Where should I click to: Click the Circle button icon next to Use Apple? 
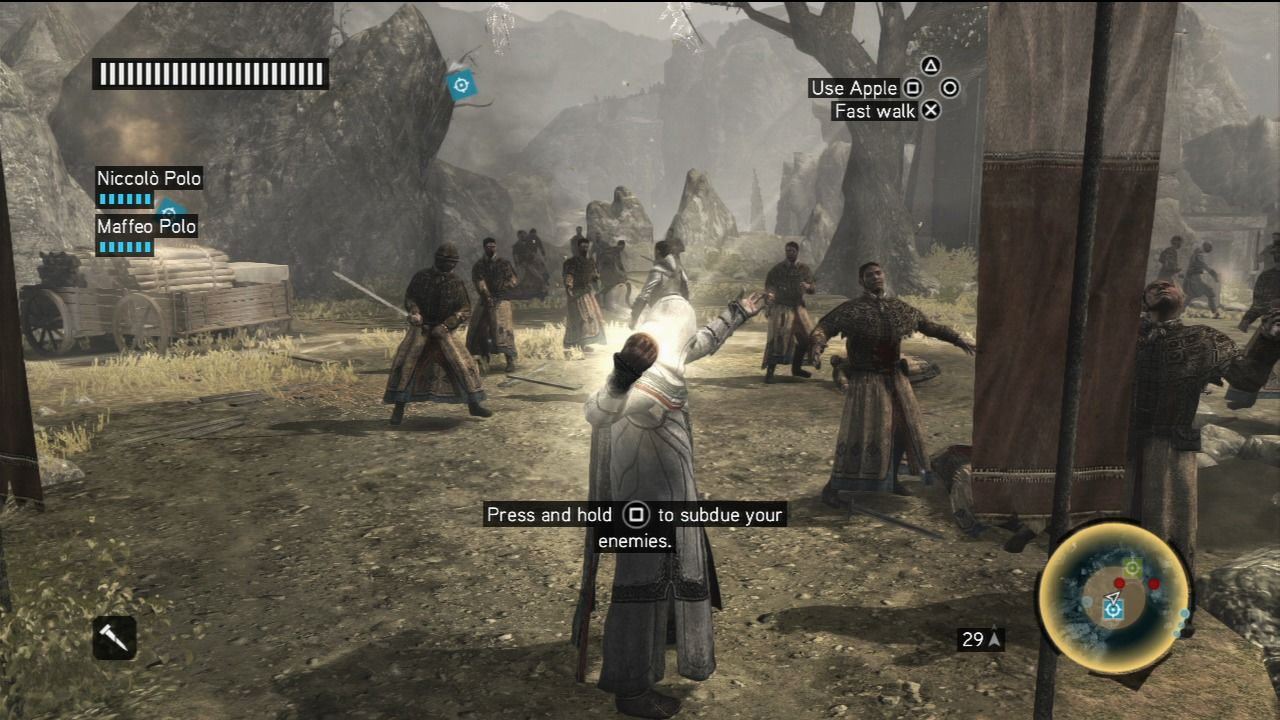point(948,88)
